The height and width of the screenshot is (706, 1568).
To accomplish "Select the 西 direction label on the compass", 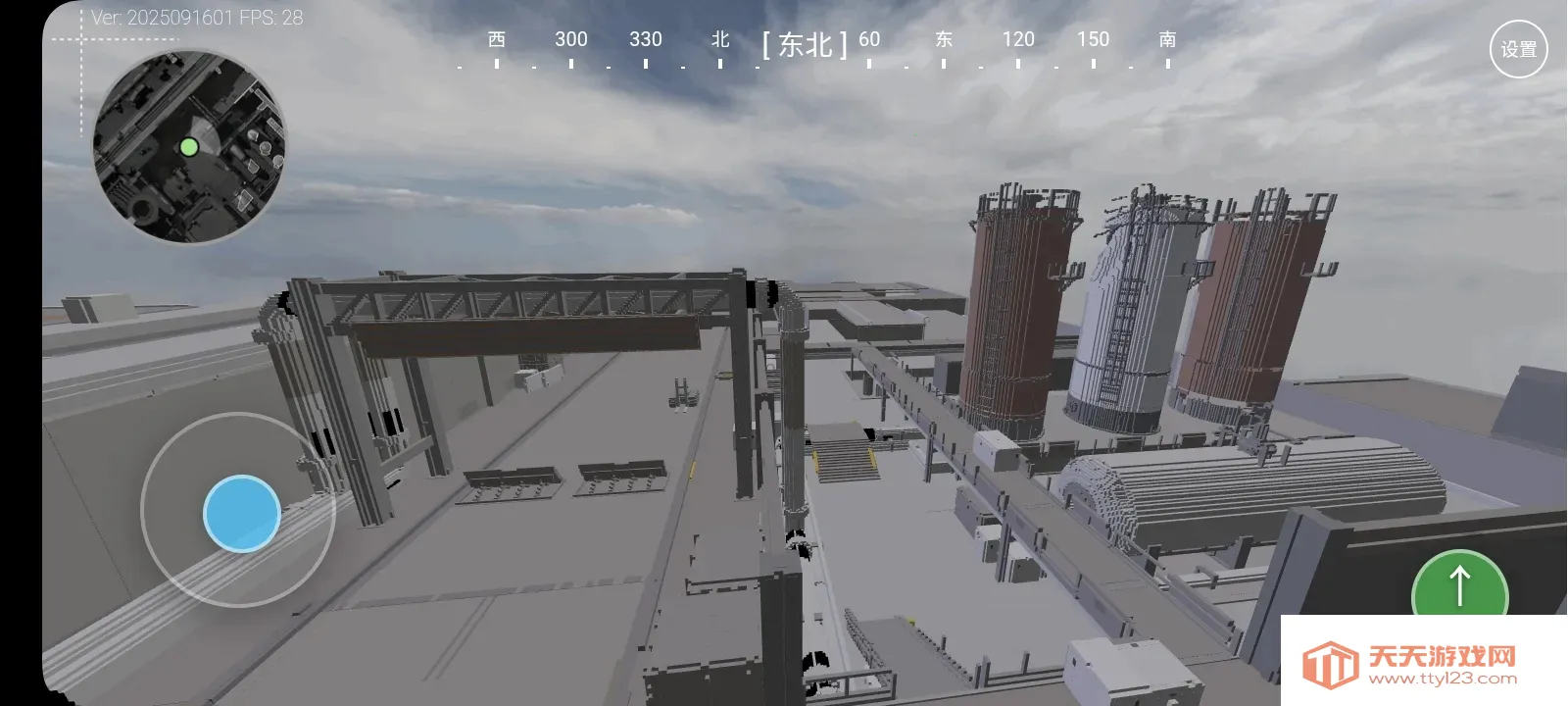I will (496, 40).
